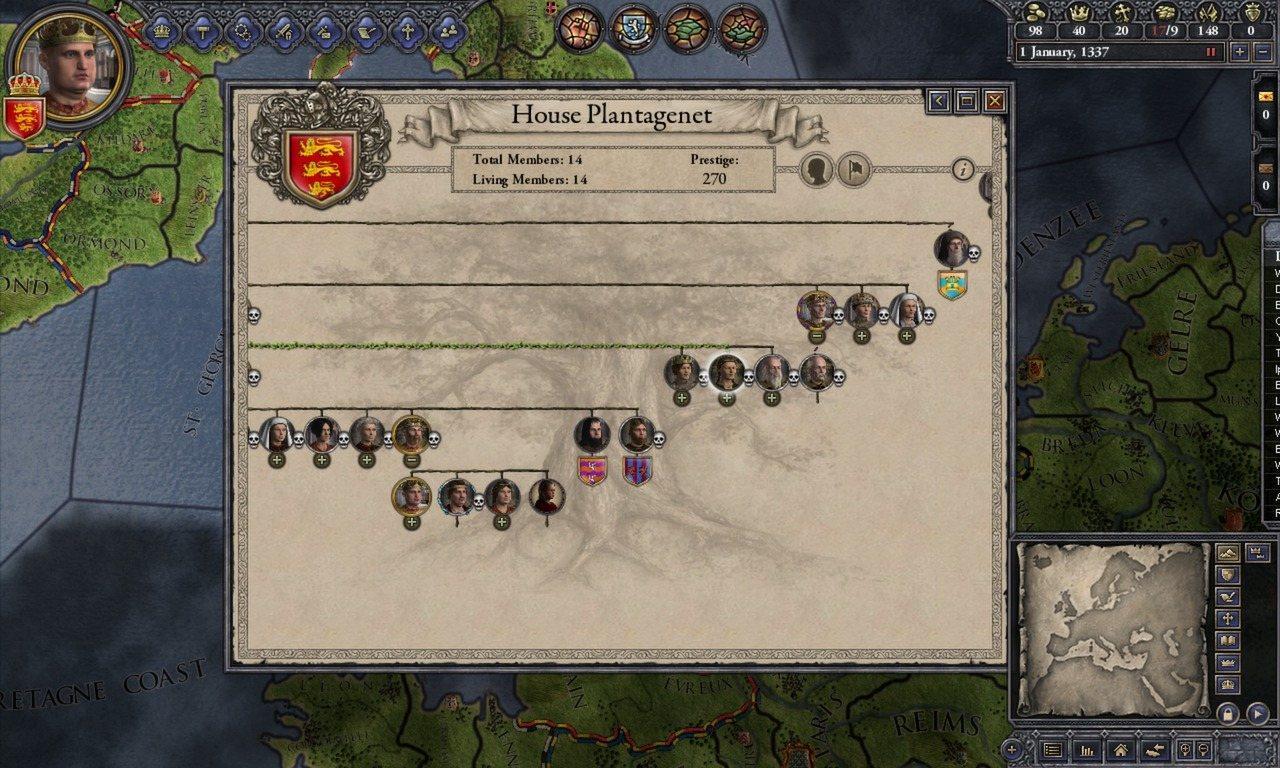This screenshot has width=1280, height=768.
Task: Select the leftmost round mapmode button at top
Action: [x=578, y=28]
